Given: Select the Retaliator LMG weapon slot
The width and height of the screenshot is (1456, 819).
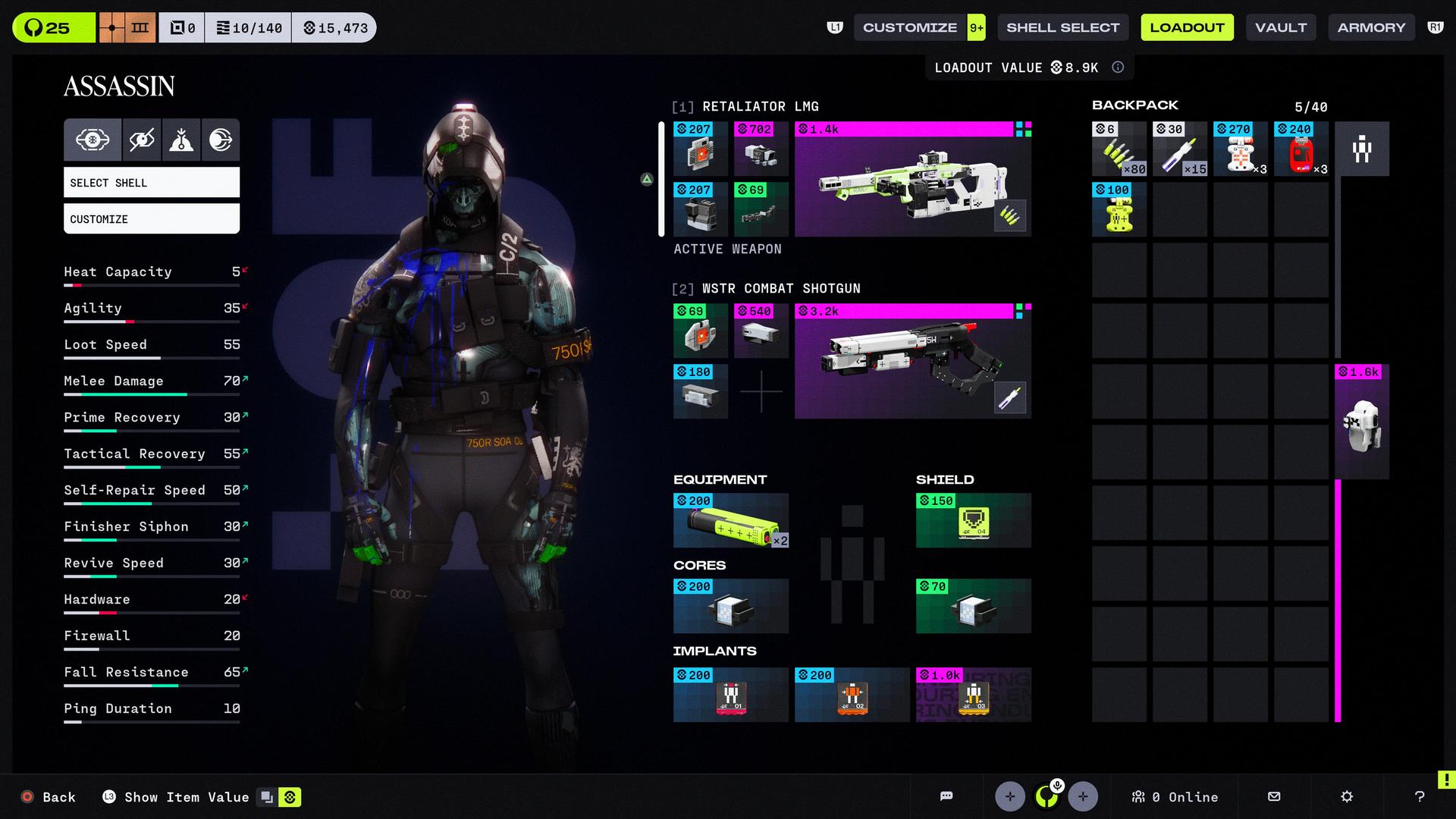Looking at the screenshot, I should point(912,180).
